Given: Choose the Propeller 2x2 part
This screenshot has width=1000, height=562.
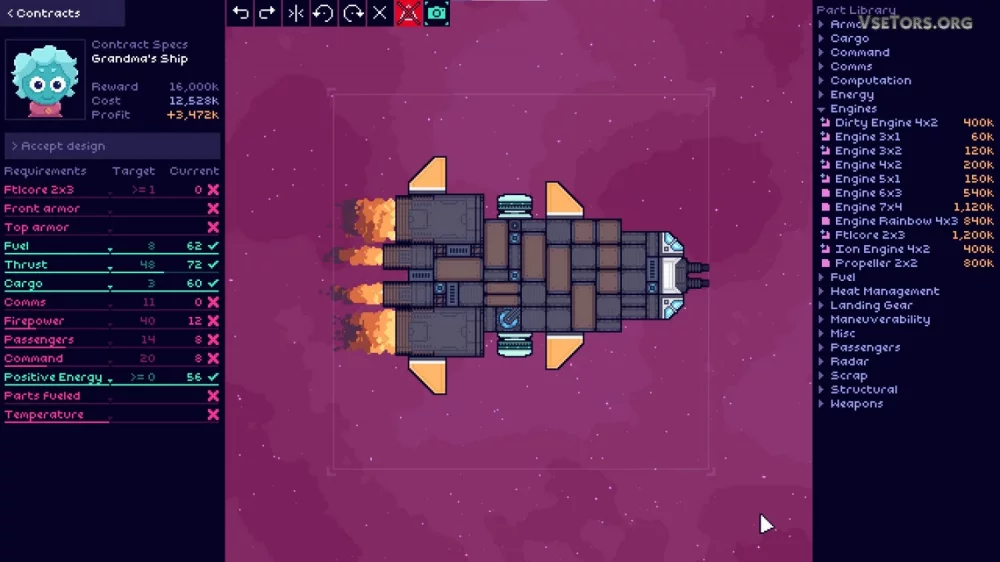Looking at the screenshot, I should coord(876,263).
